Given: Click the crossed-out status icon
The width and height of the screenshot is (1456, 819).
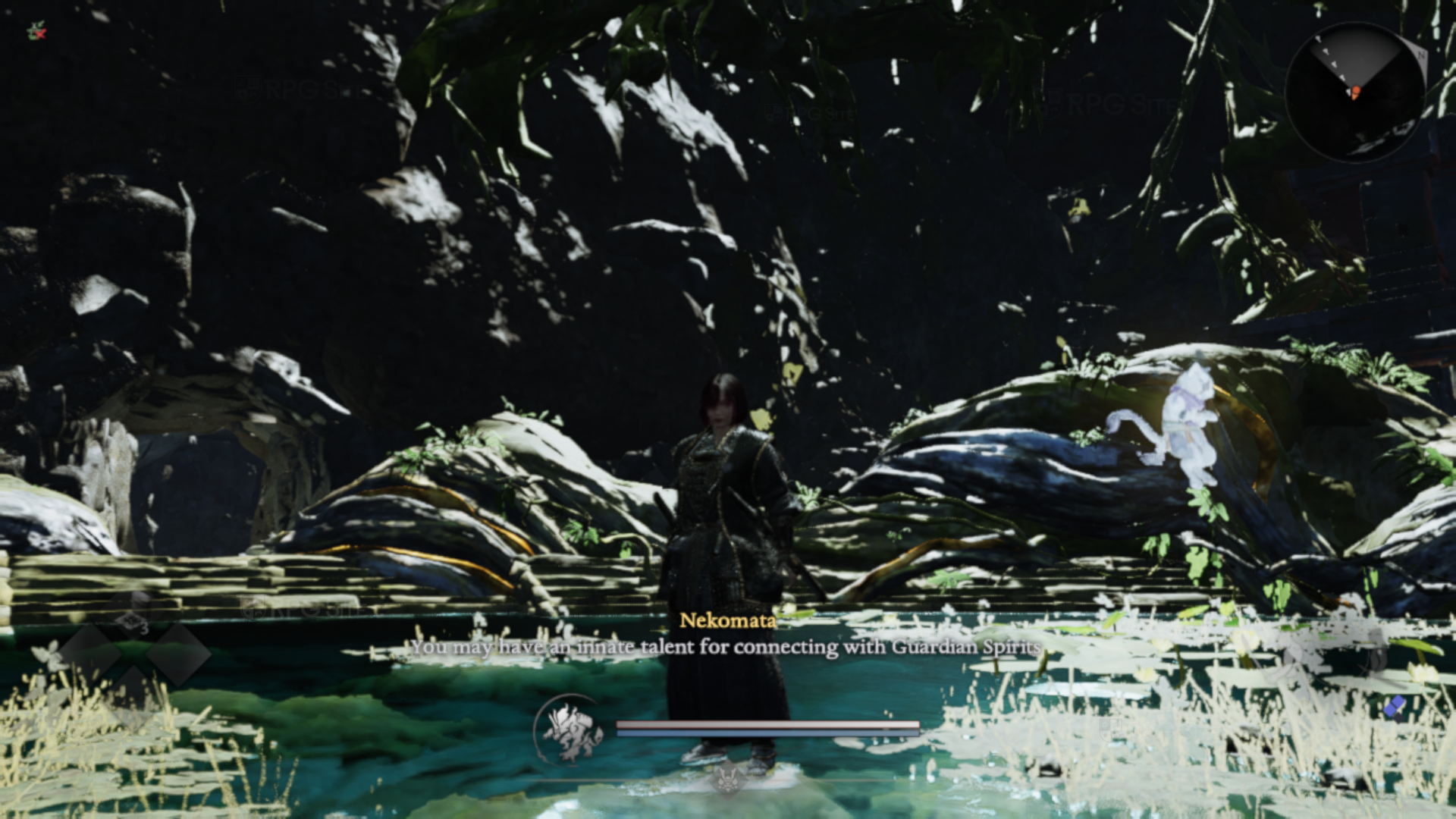Looking at the screenshot, I should tap(36, 32).
